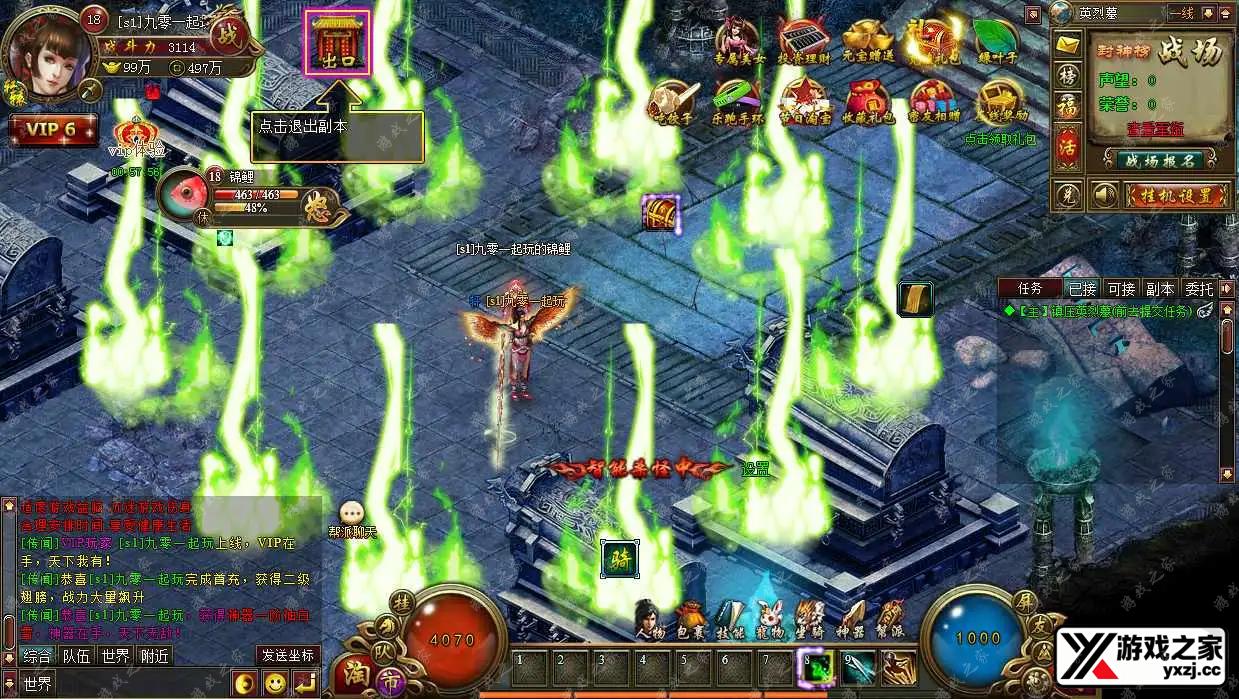Click the 战场报名 battlefield signup button
This screenshot has width=1239, height=699.
tap(1159, 160)
